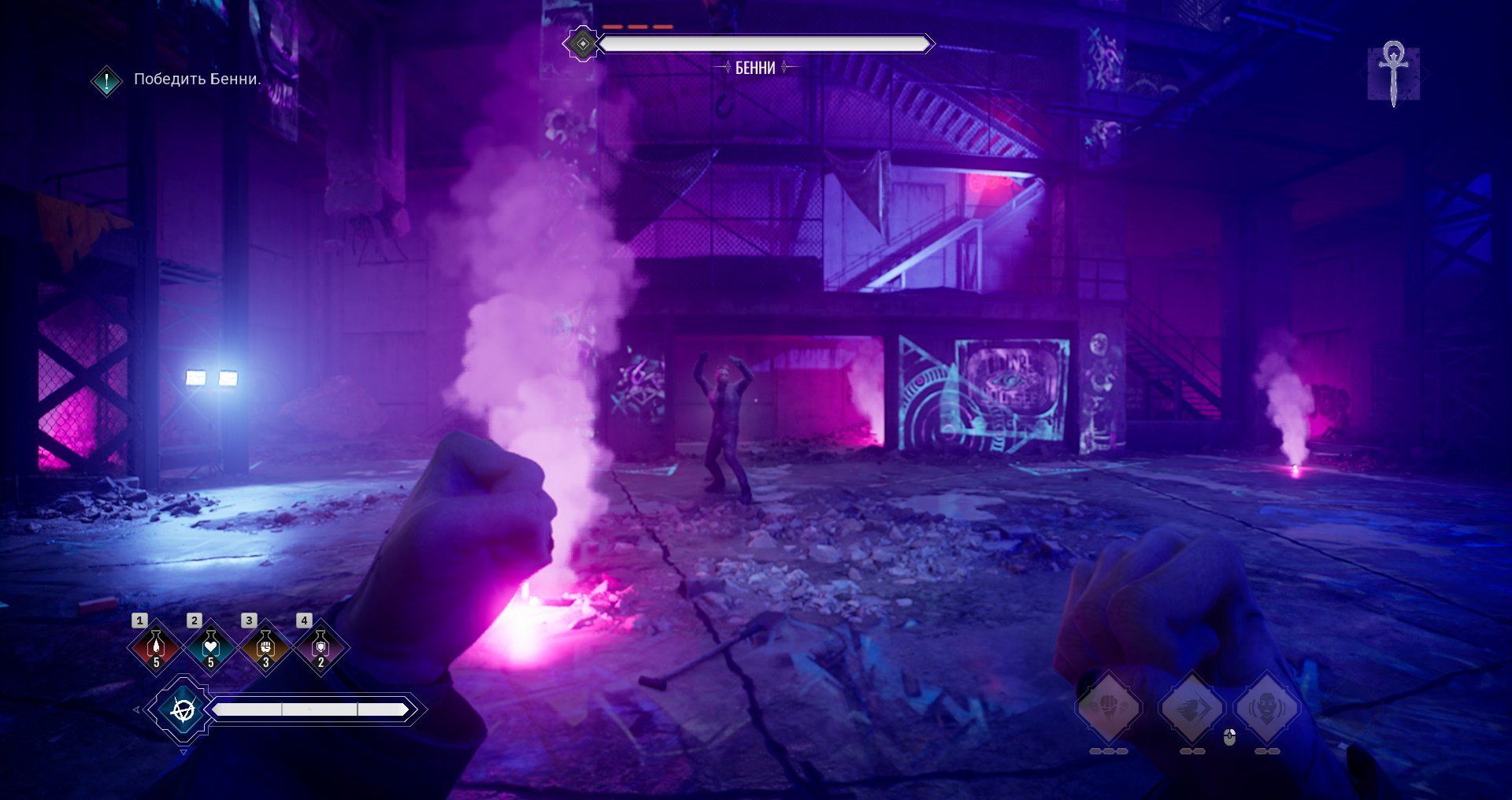
Task: Click the clan emblem beside the health bar
Action: pyautogui.click(x=183, y=710)
